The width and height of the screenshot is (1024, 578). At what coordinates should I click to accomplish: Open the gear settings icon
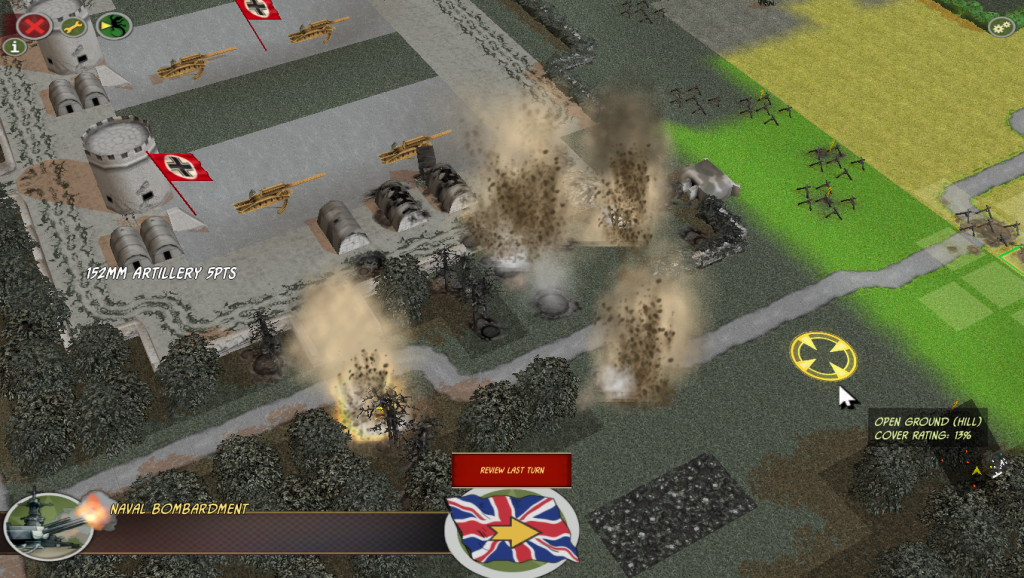pos(1001,27)
